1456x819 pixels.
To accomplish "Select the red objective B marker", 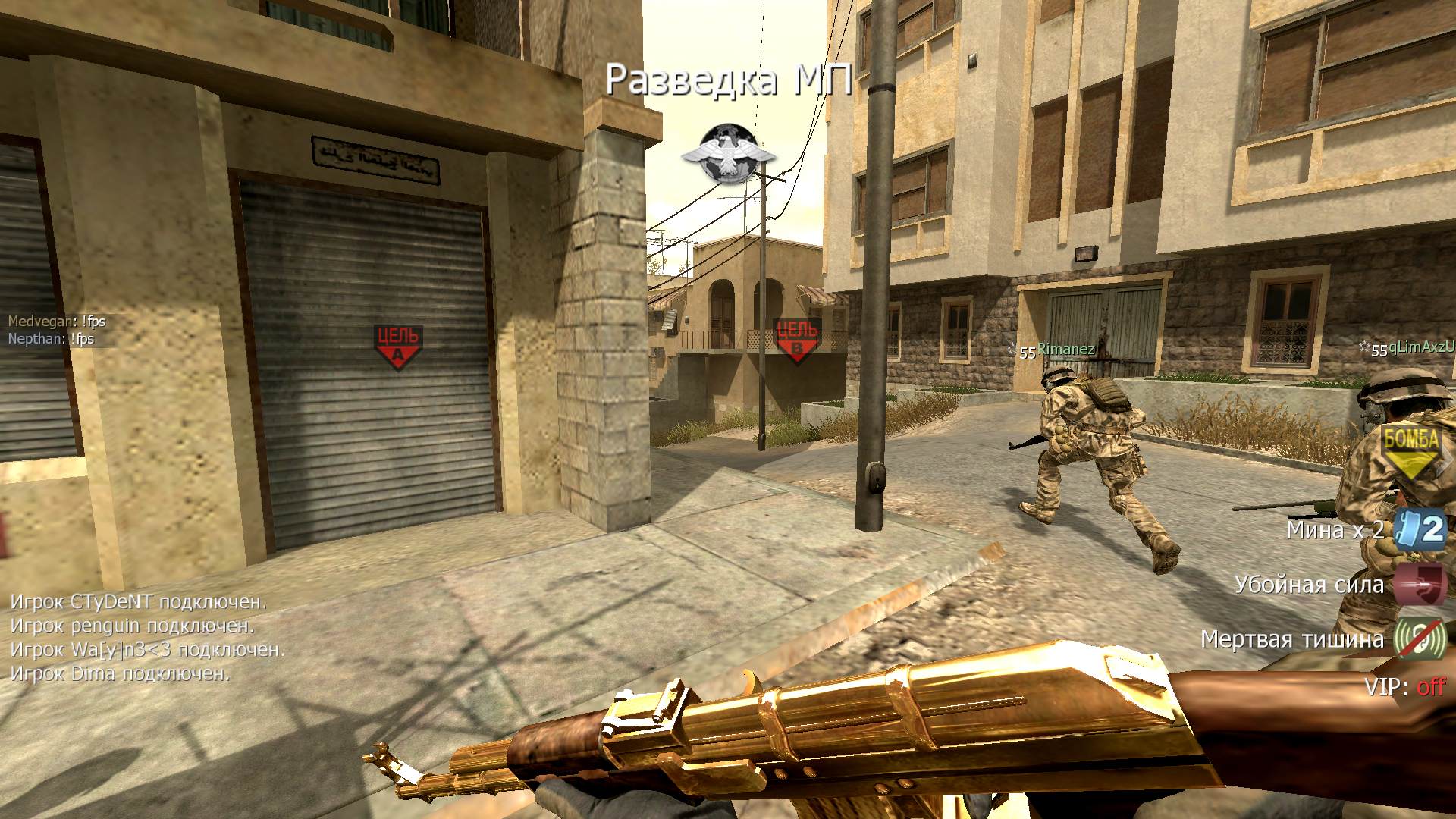I will (796, 339).
